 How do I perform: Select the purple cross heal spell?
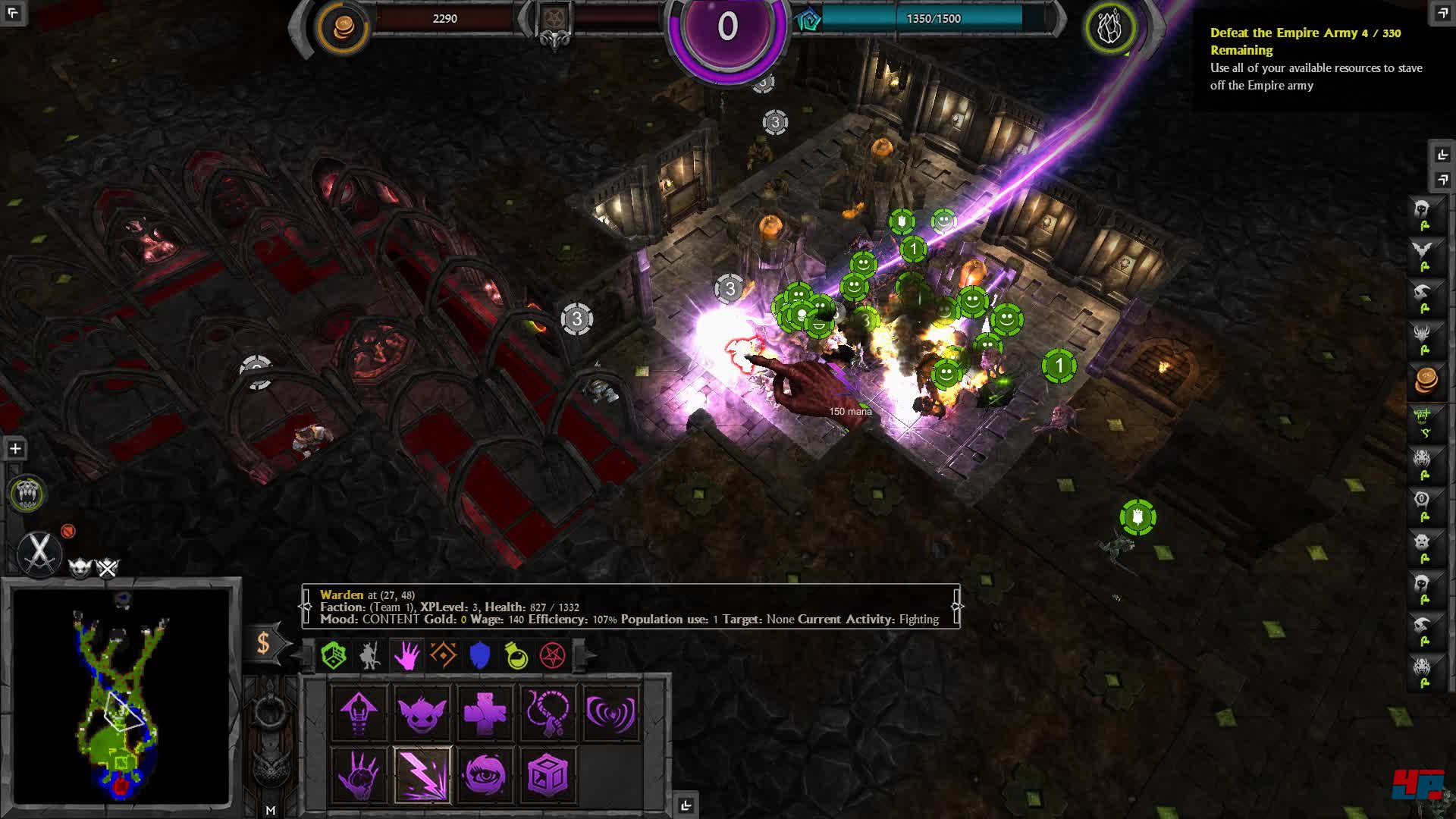(x=485, y=712)
